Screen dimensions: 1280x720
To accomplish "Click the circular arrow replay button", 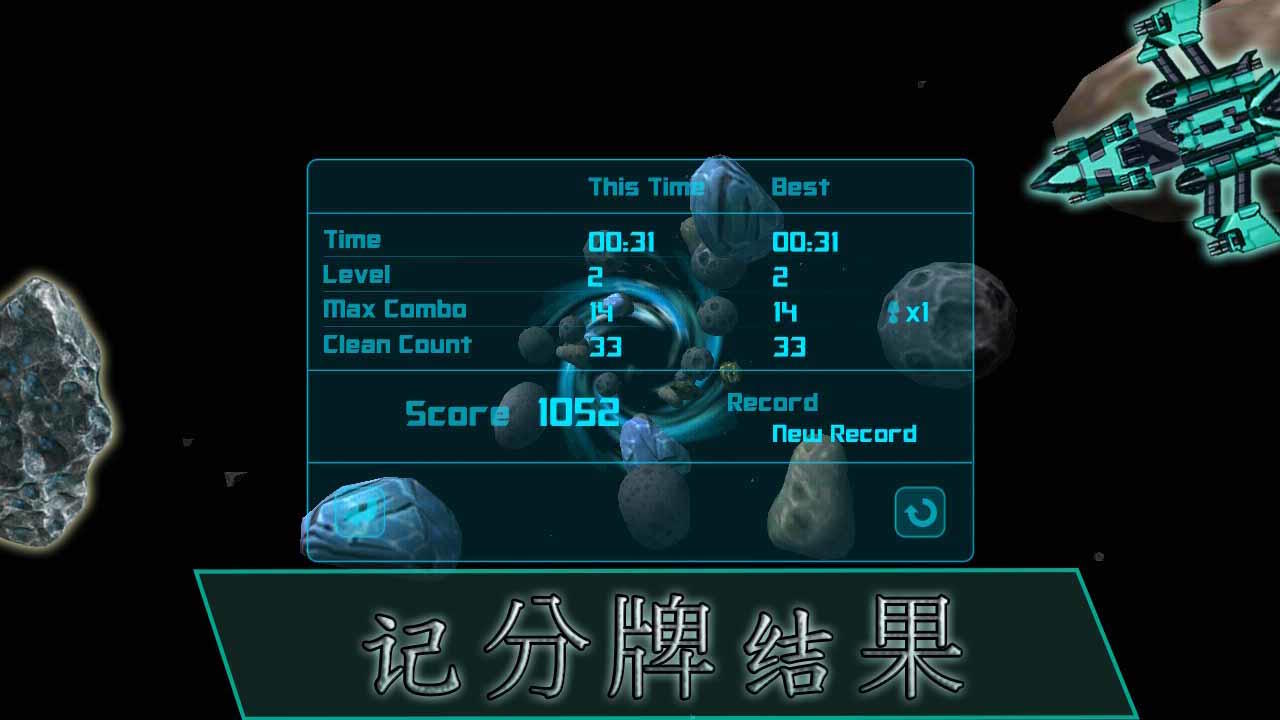I will 921,514.
